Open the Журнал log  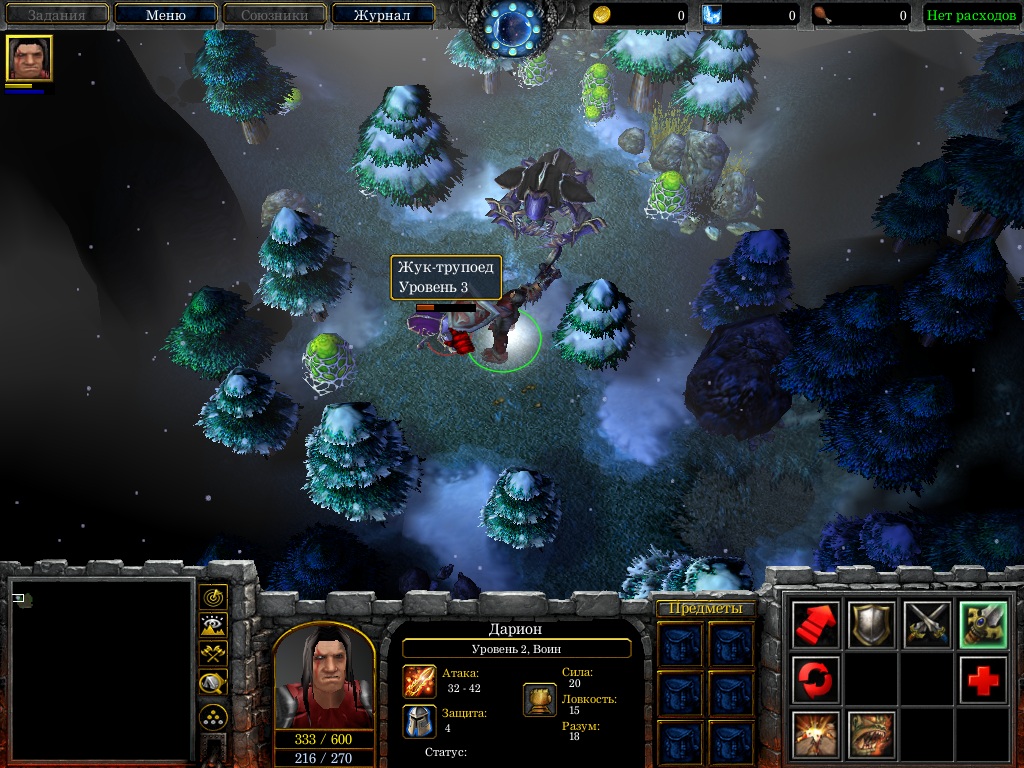[x=384, y=15]
